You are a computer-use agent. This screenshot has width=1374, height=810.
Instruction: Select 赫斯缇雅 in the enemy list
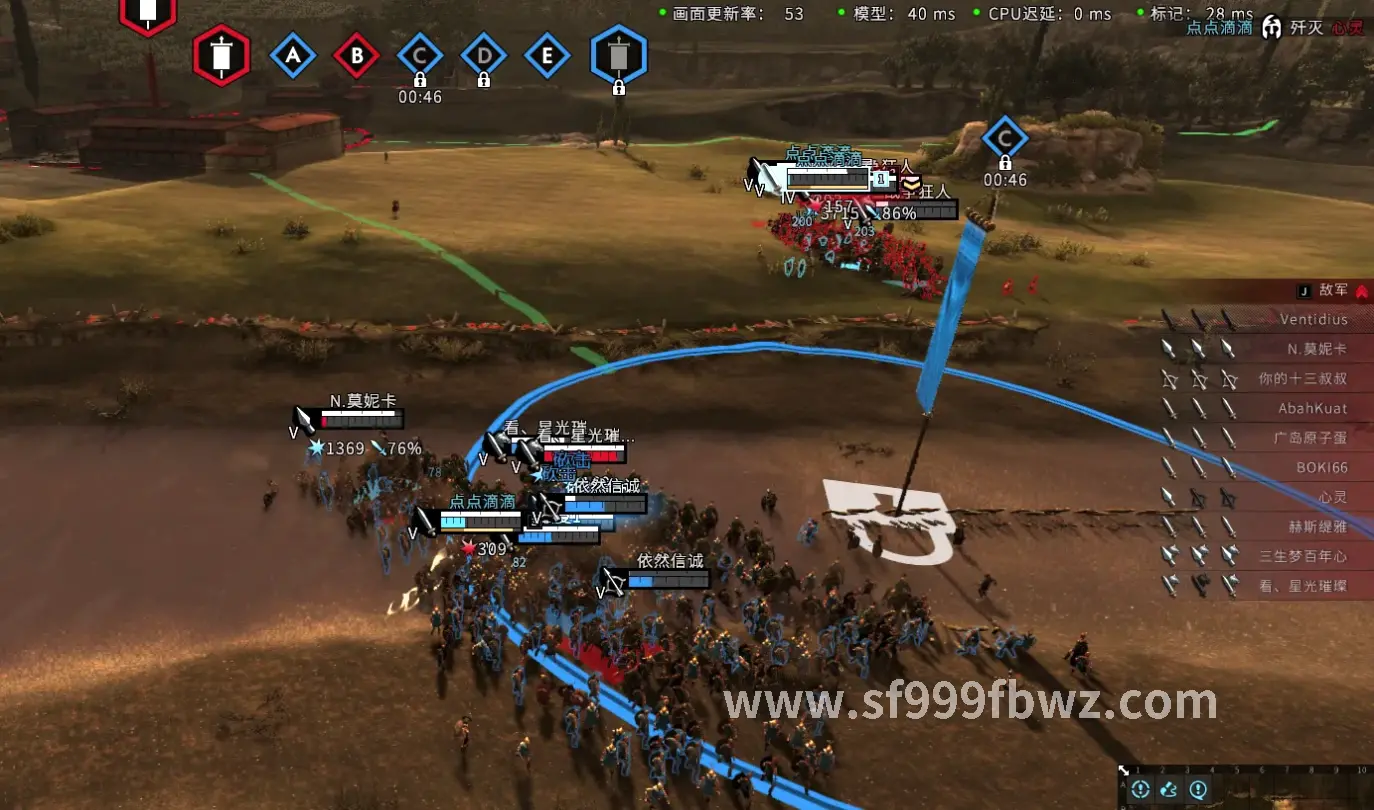pyautogui.click(x=1317, y=526)
